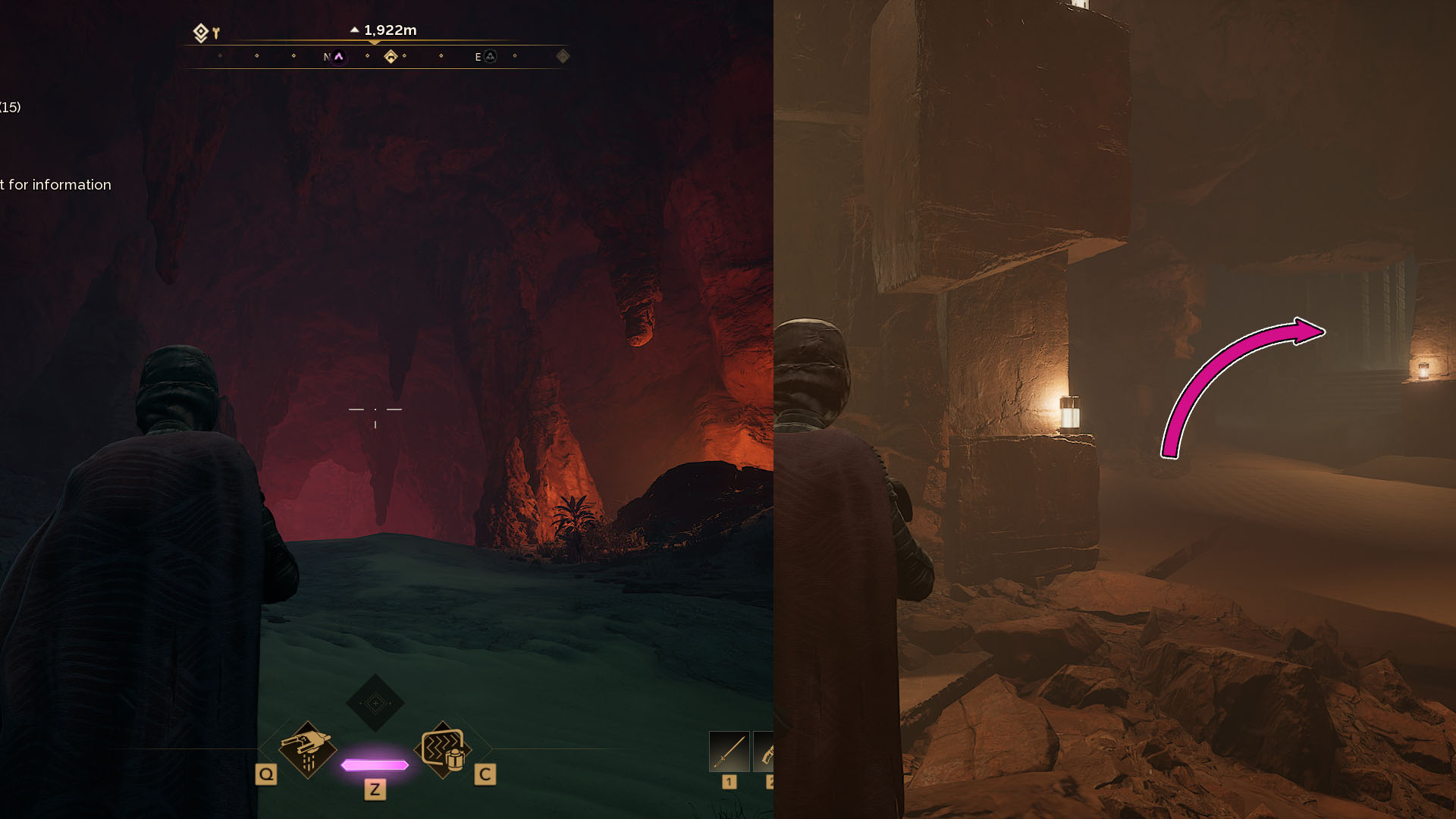Select the sword in hotbar slot 1

[729, 752]
